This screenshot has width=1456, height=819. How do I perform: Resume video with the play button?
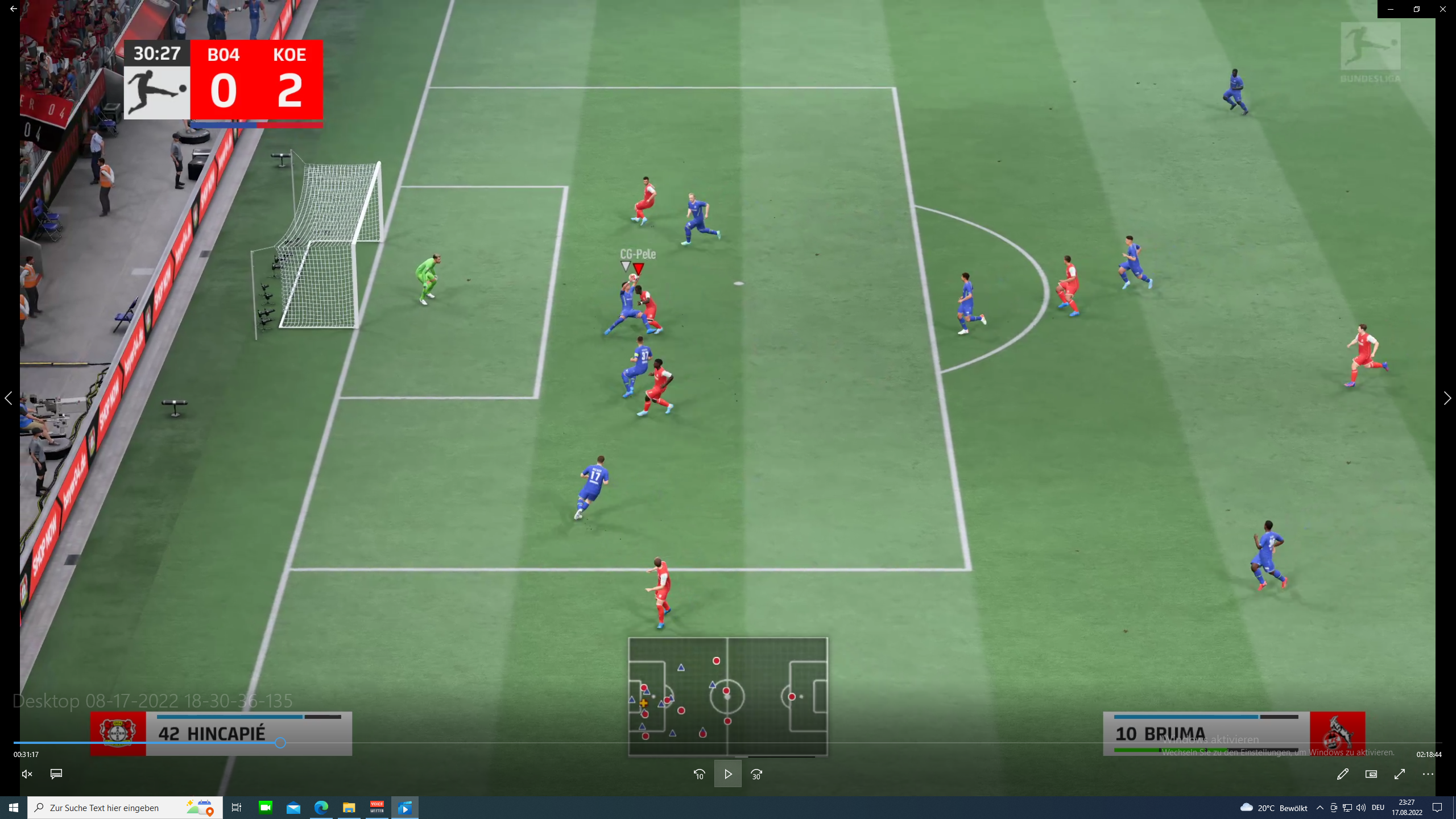pos(727,774)
